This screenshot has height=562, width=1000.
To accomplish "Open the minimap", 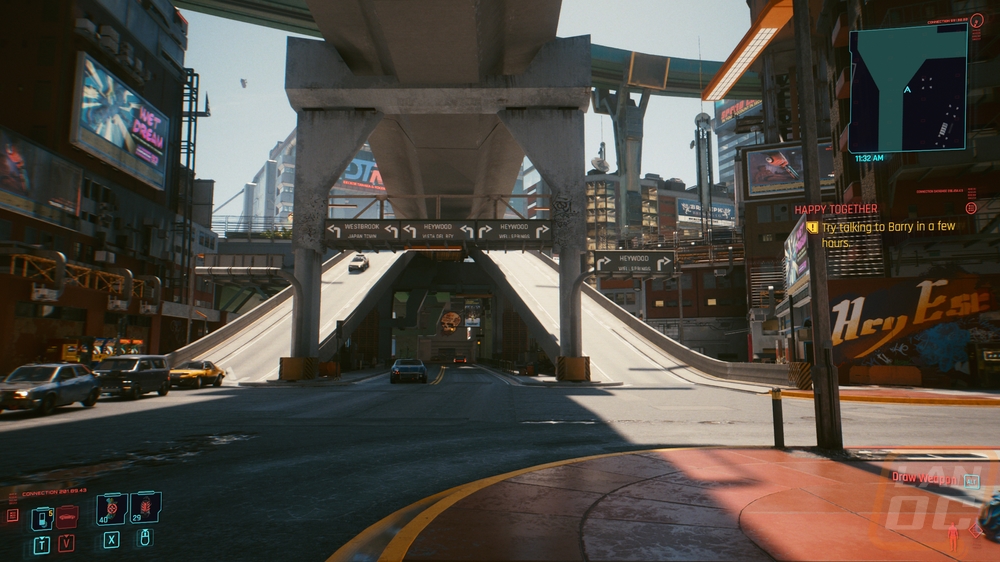I will [x=908, y=88].
